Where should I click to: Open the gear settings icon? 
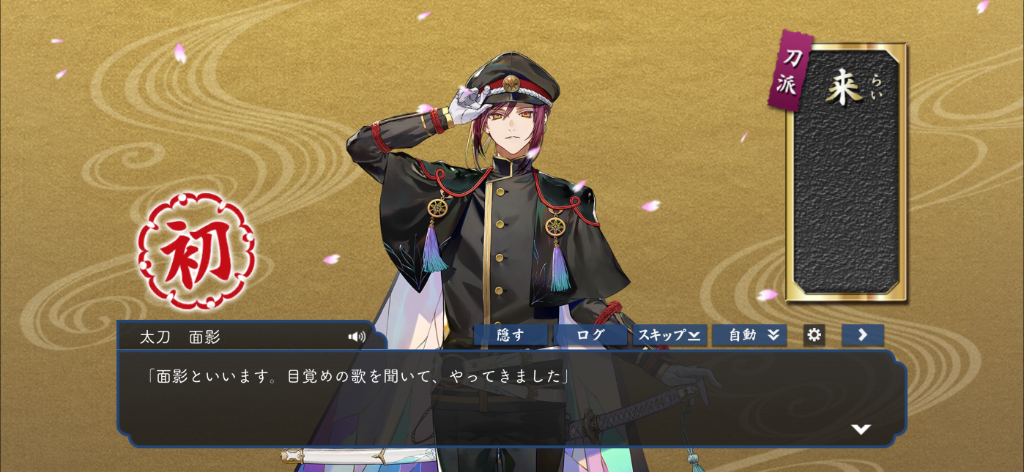814,335
